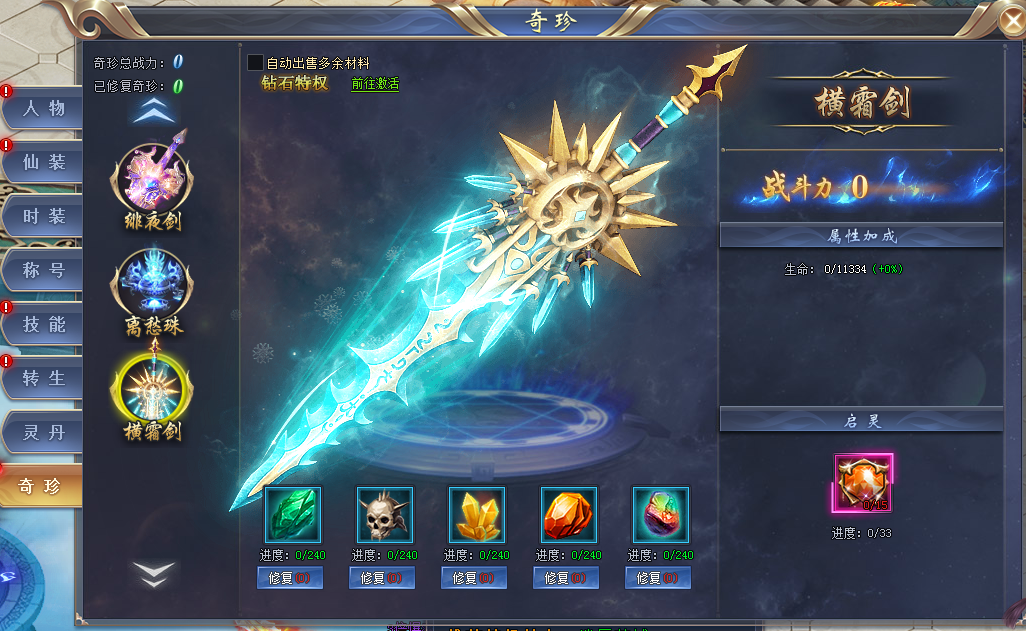The image size is (1026, 631).
Task: Click 修复 under the skull material
Action: coord(383,578)
